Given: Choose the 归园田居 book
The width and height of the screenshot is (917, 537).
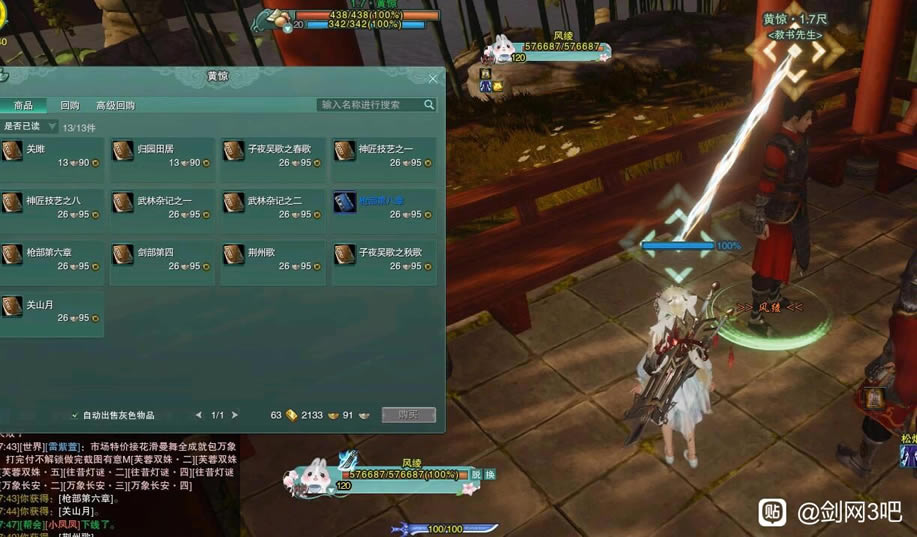Looking at the screenshot, I should click(x=162, y=156).
